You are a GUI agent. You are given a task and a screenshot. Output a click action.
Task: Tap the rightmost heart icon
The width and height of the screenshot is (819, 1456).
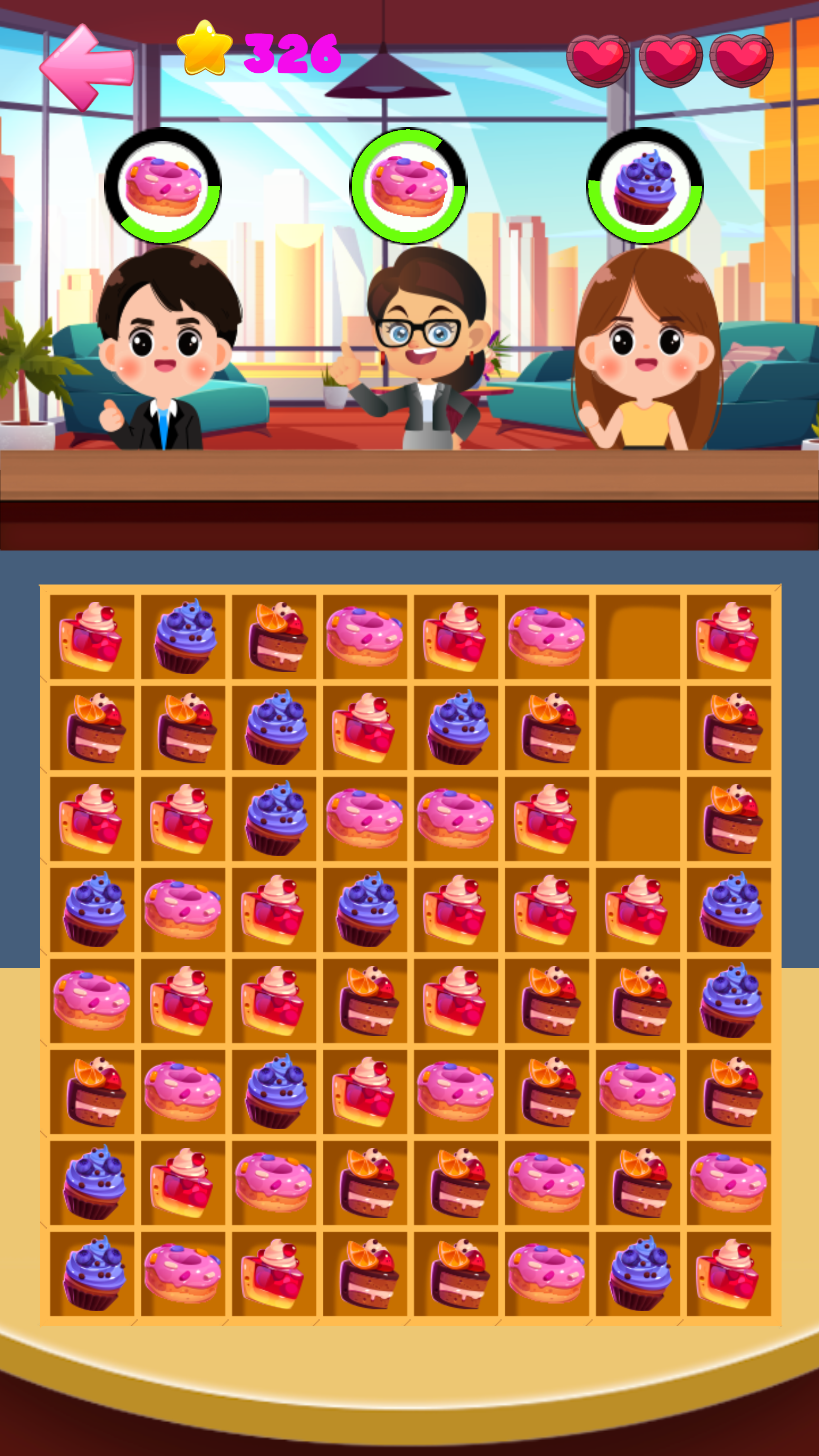coord(740,58)
